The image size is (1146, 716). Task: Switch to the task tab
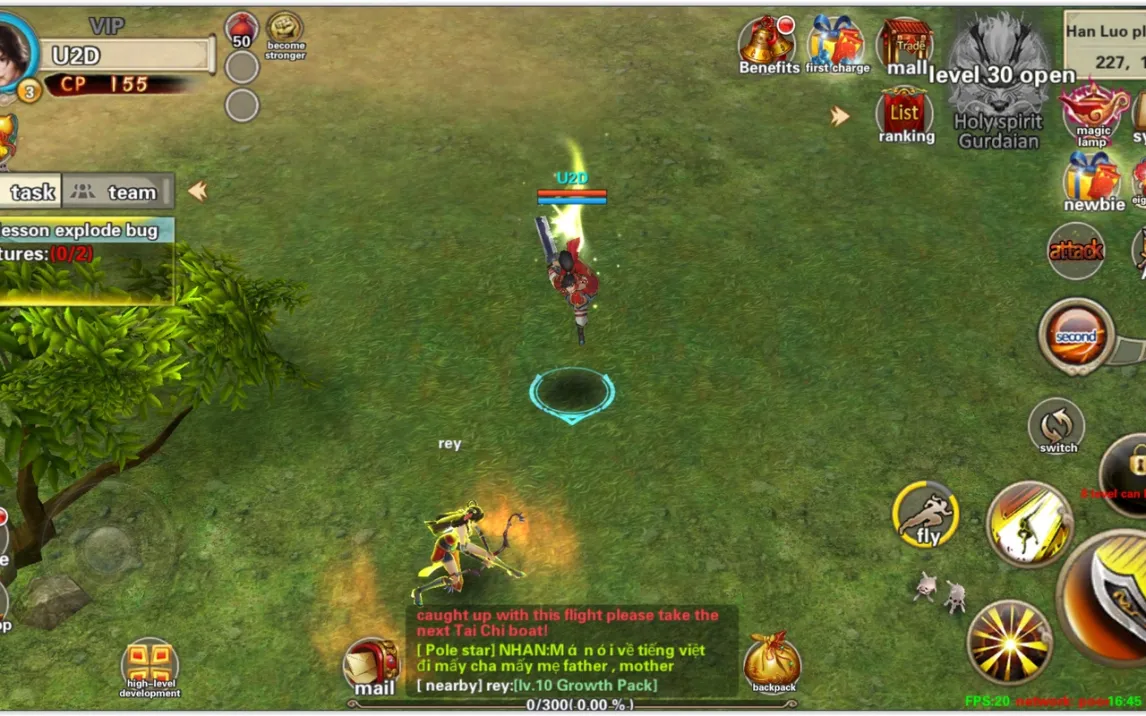[30, 192]
